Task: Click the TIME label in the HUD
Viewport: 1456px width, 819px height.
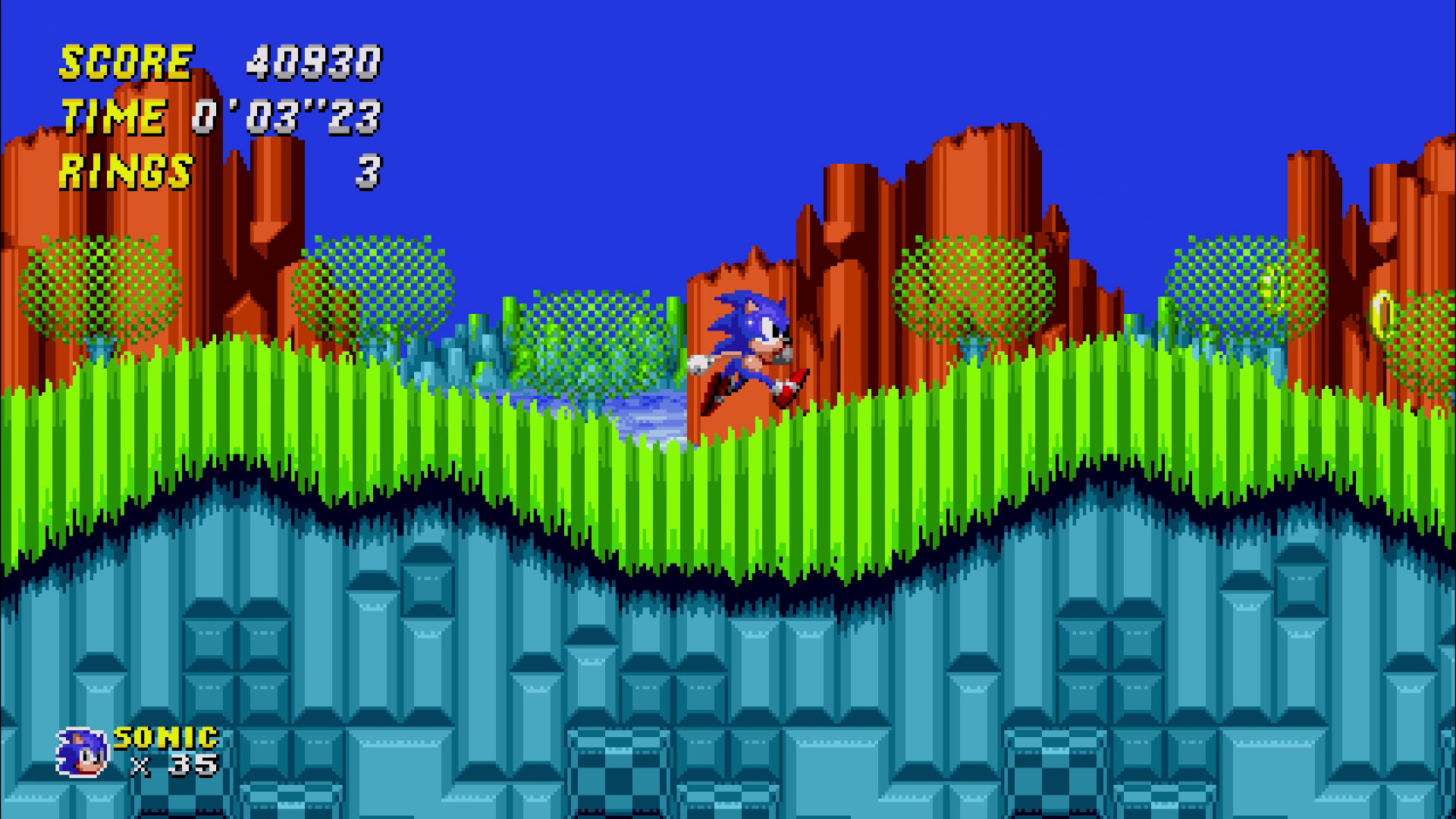Action: coord(115,115)
